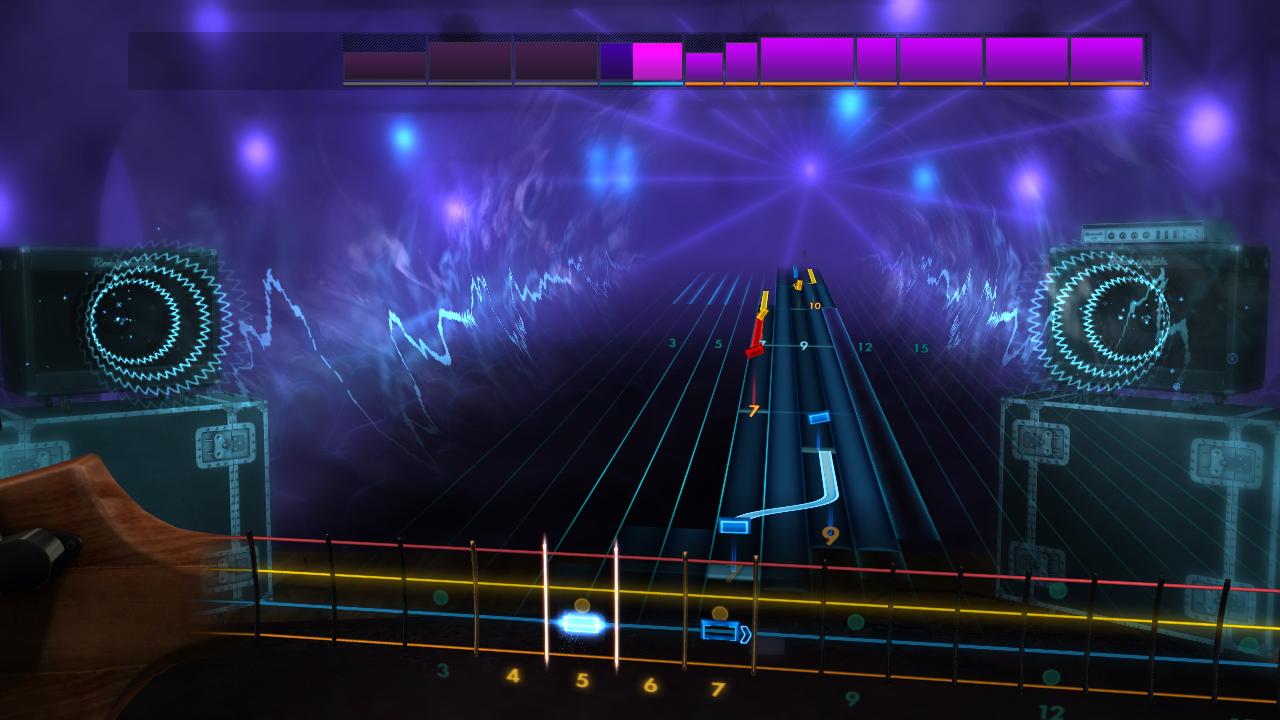Click the blue note at the slide's end
Screen dimensions: 1280x720
[734, 524]
